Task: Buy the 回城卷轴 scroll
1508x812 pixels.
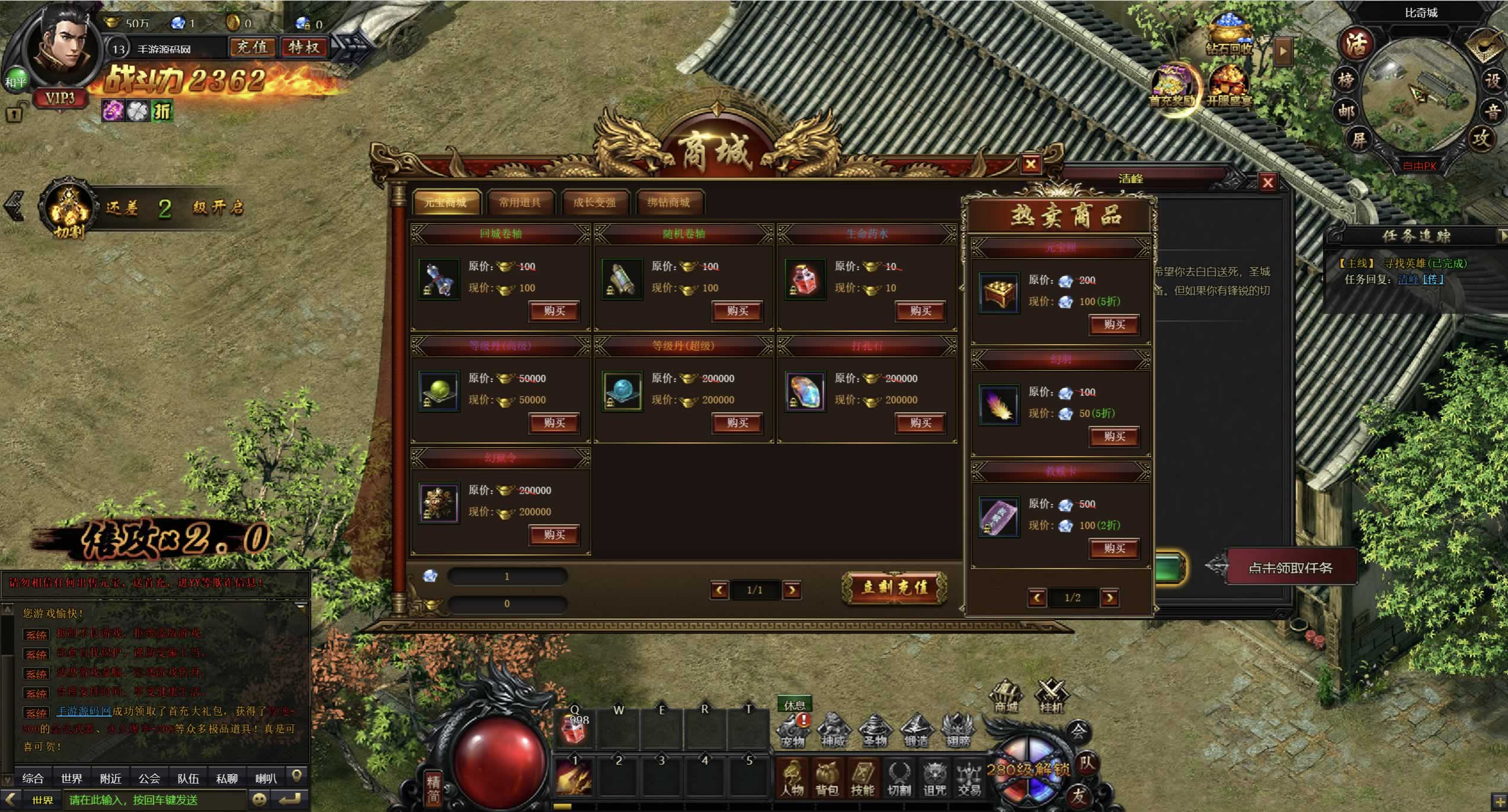Action: click(554, 311)
